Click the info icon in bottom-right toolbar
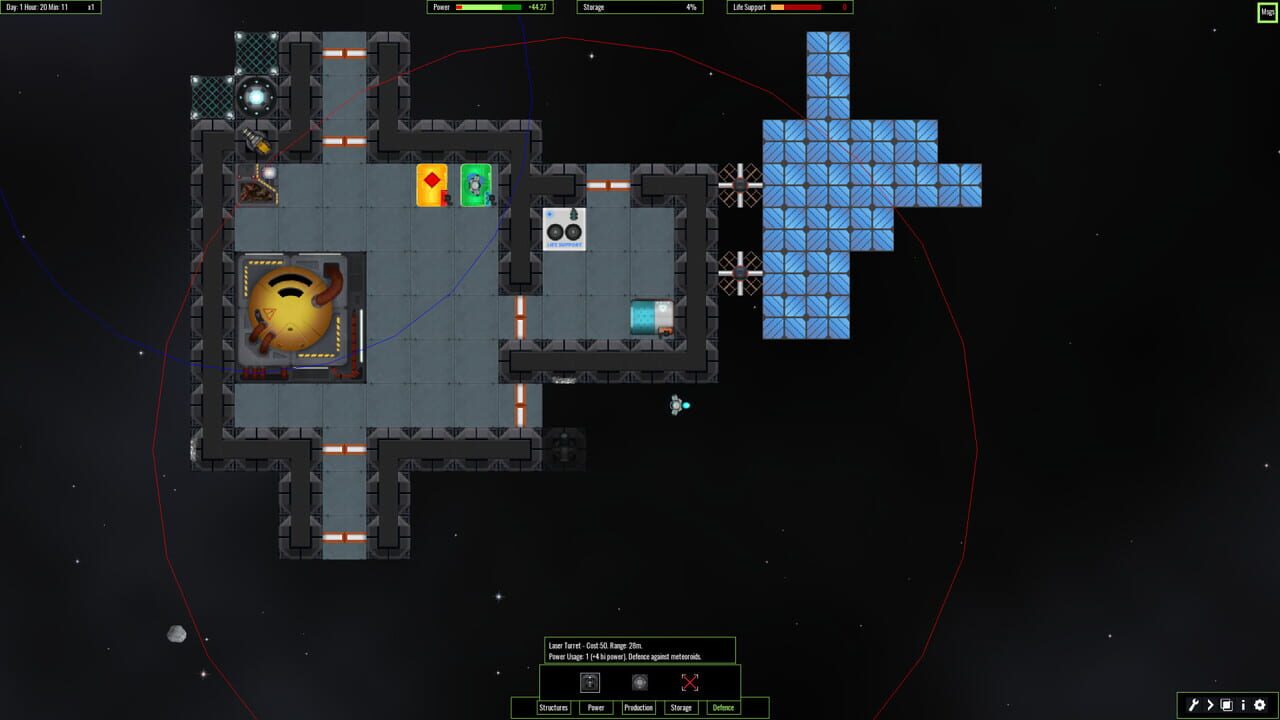Image resolution: width=1280 pixels, height=720 pixels. pos(1243,705)
